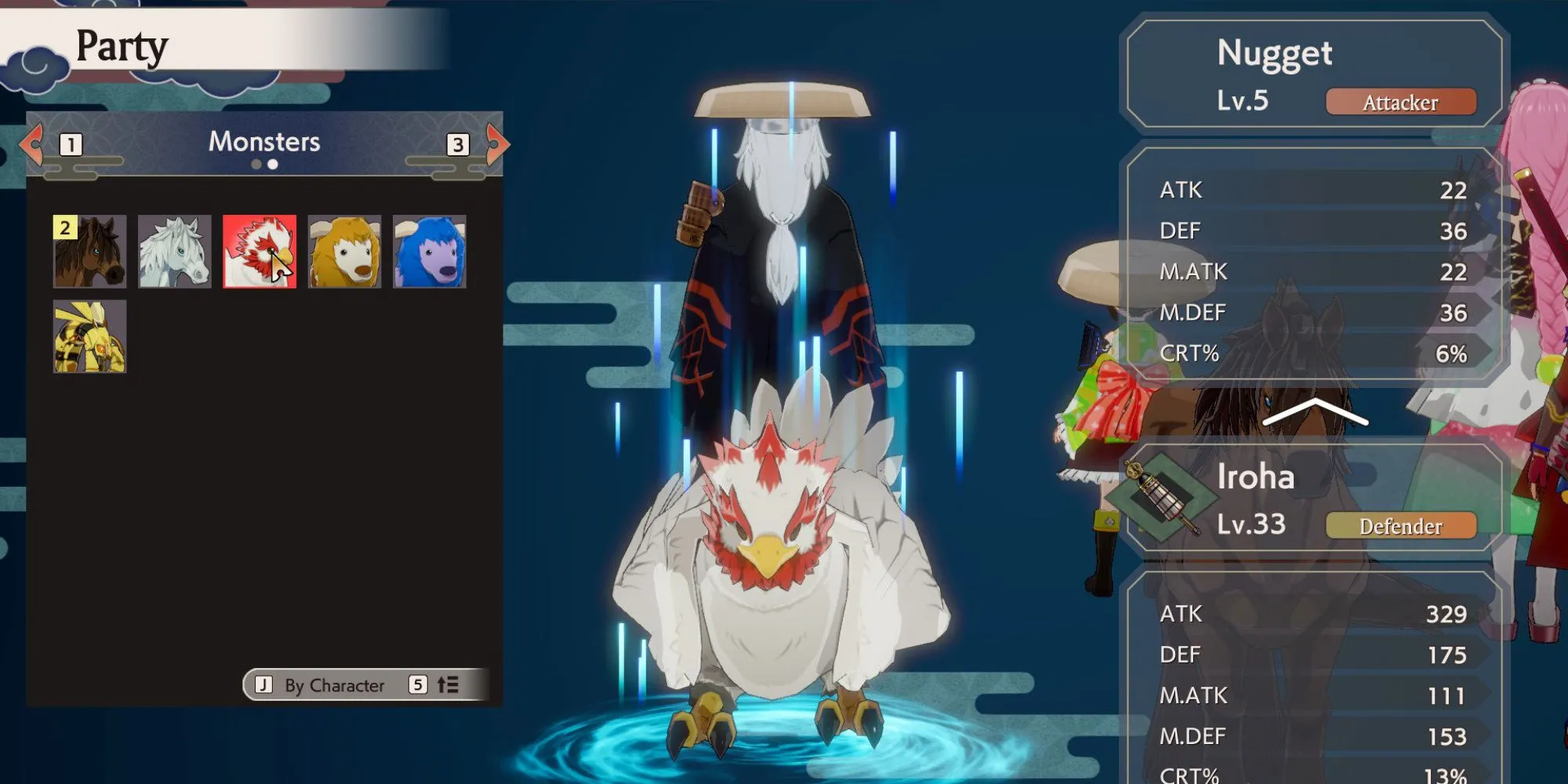This screenshot has height=784, width=1568.
Task: Select the blue-maned sheep monster
Action: click(429, 252)
